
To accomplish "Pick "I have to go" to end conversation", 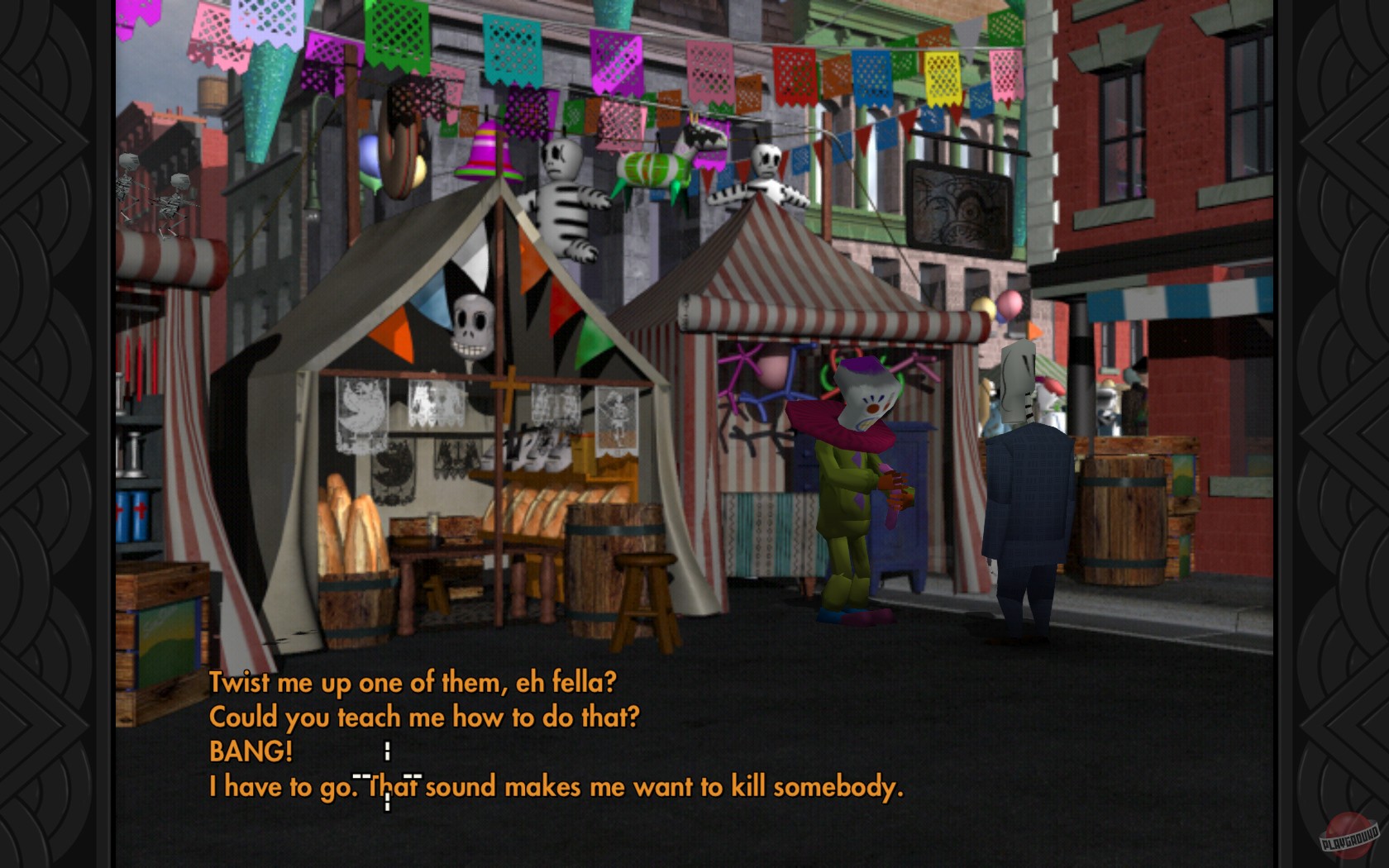I will coord(559,788).
